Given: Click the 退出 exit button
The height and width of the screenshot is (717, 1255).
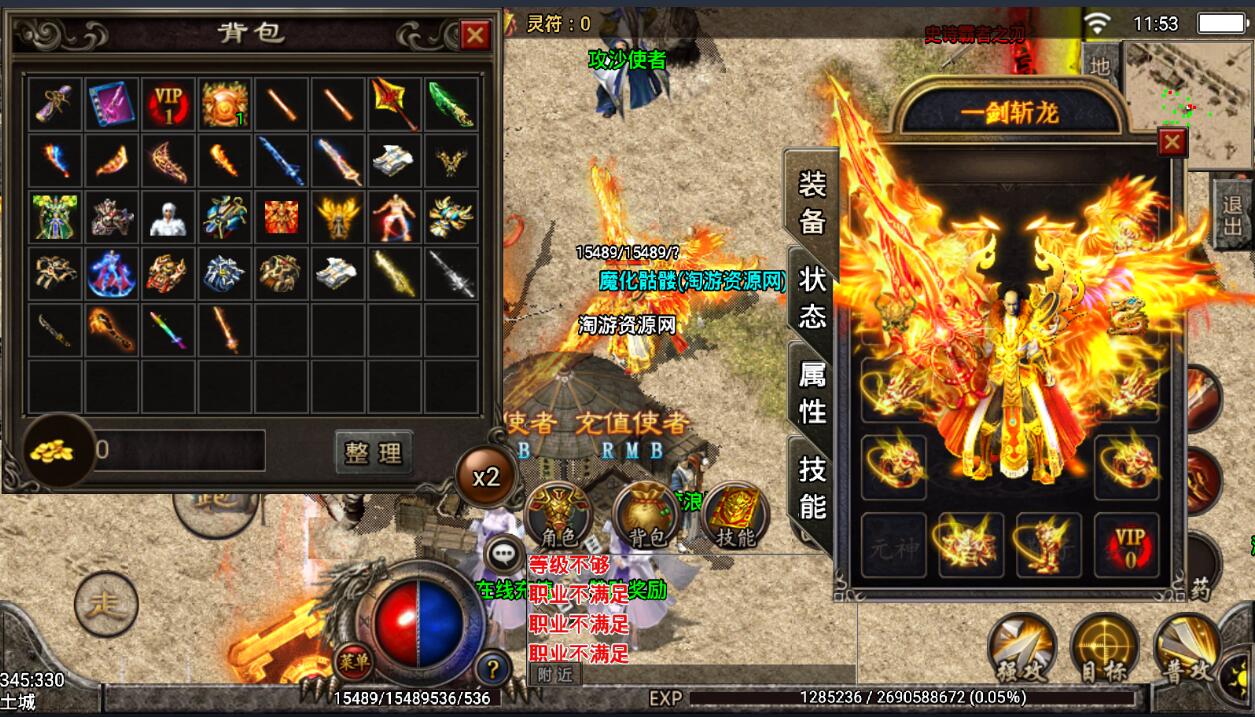Looking at the screenshot, I should [1234, 214].
